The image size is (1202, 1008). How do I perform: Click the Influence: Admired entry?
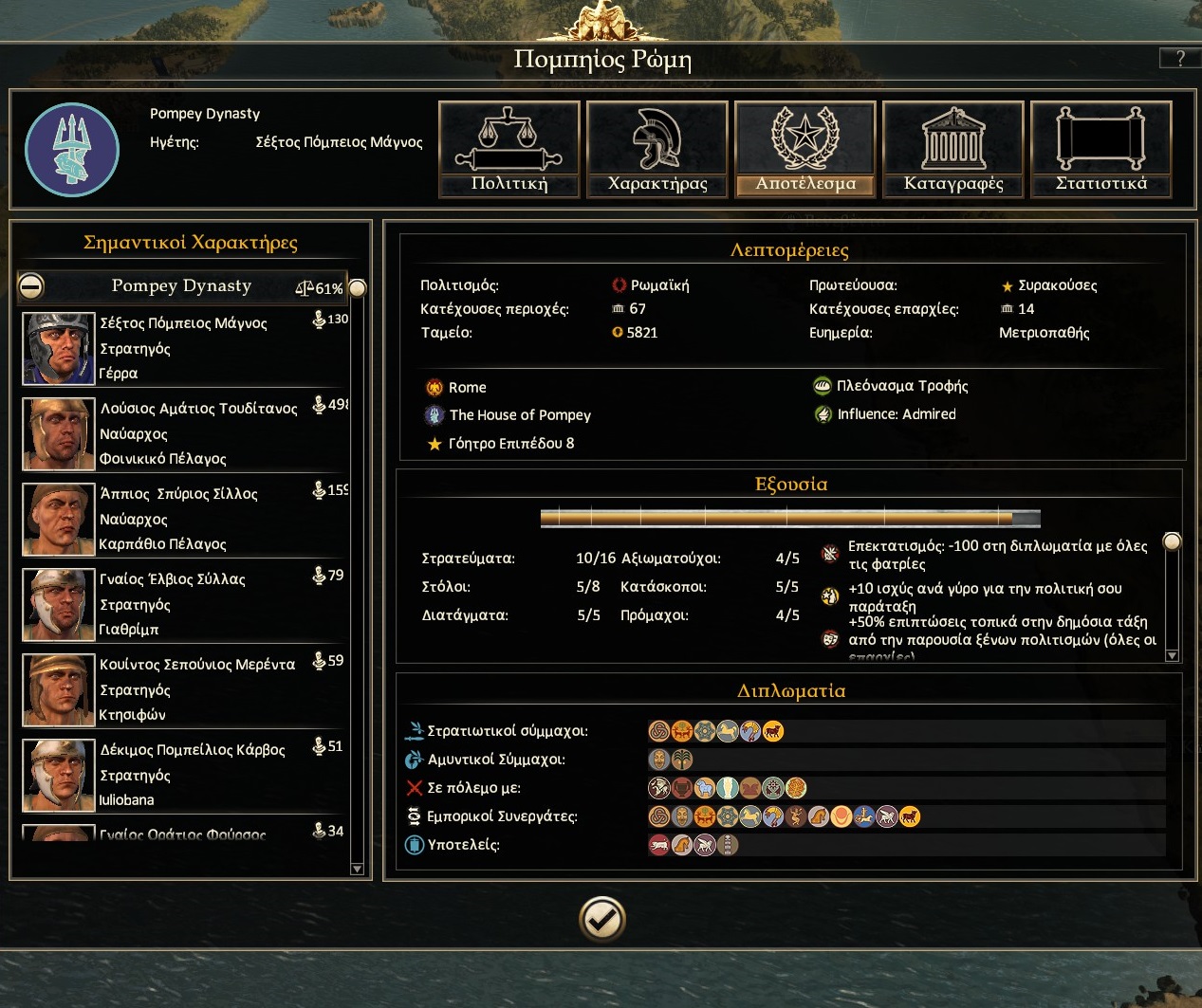[x=896, y=414]
